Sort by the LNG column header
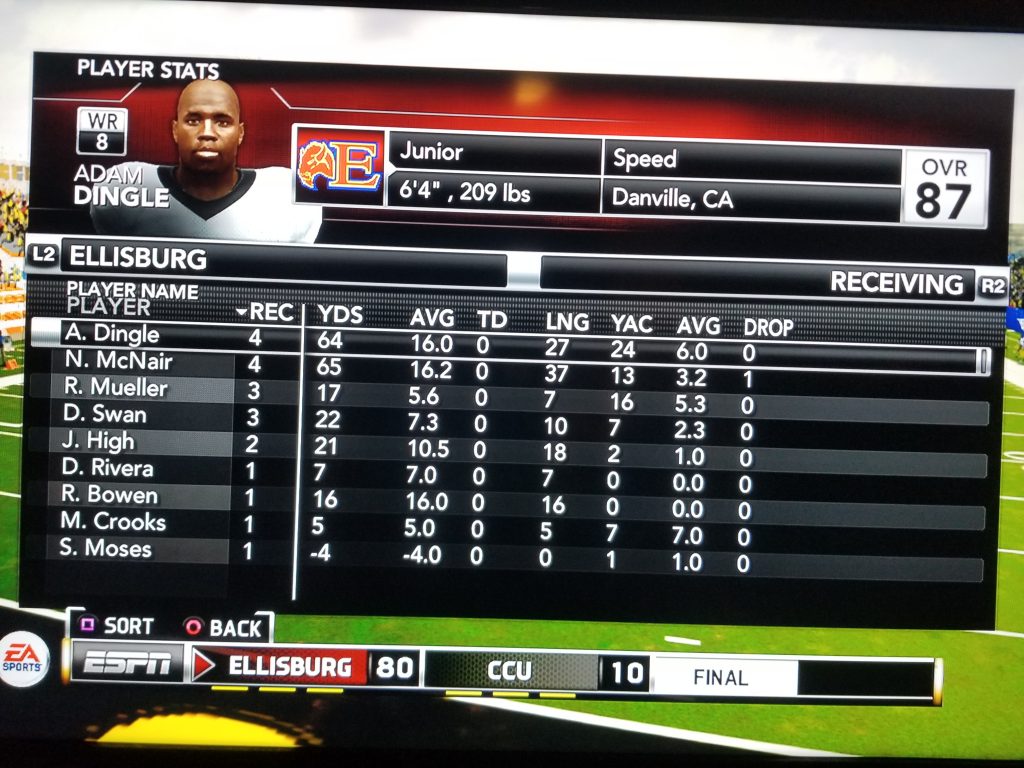The image size is (1024, 768). pyautogui.click(x=567, y=323)
